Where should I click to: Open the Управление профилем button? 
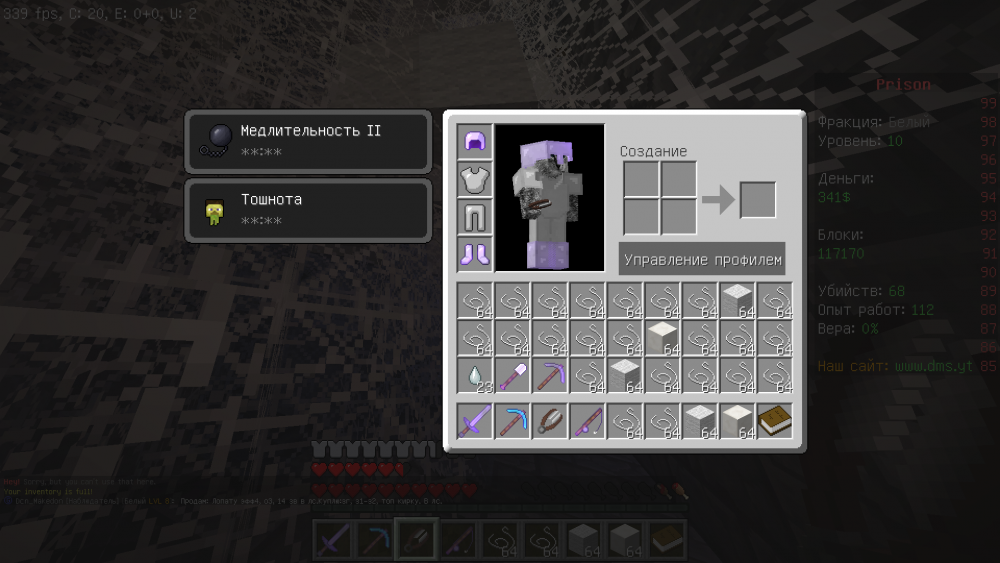point(702,260)
